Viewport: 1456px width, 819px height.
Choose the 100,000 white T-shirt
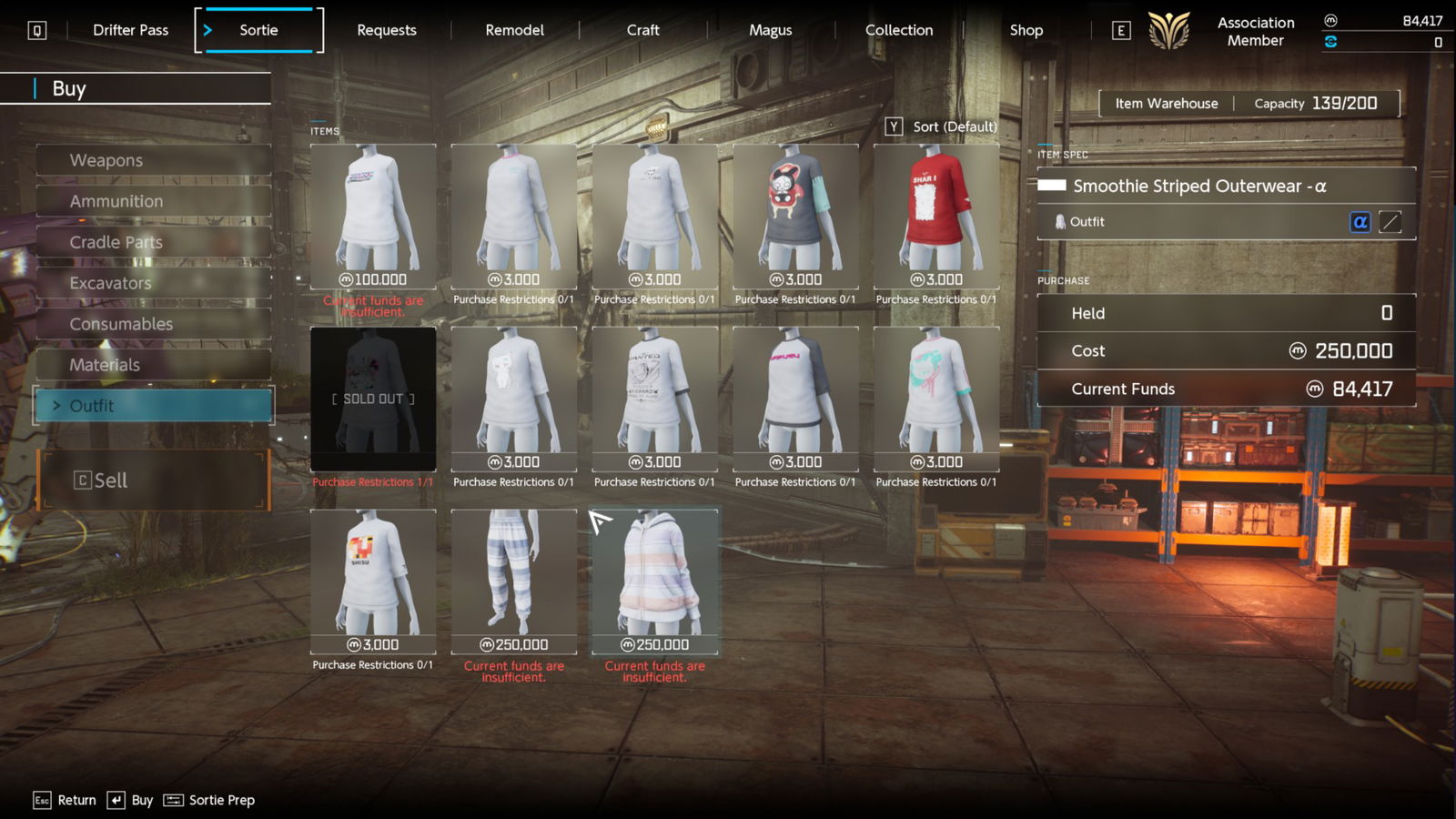click(x=373, y=217)
